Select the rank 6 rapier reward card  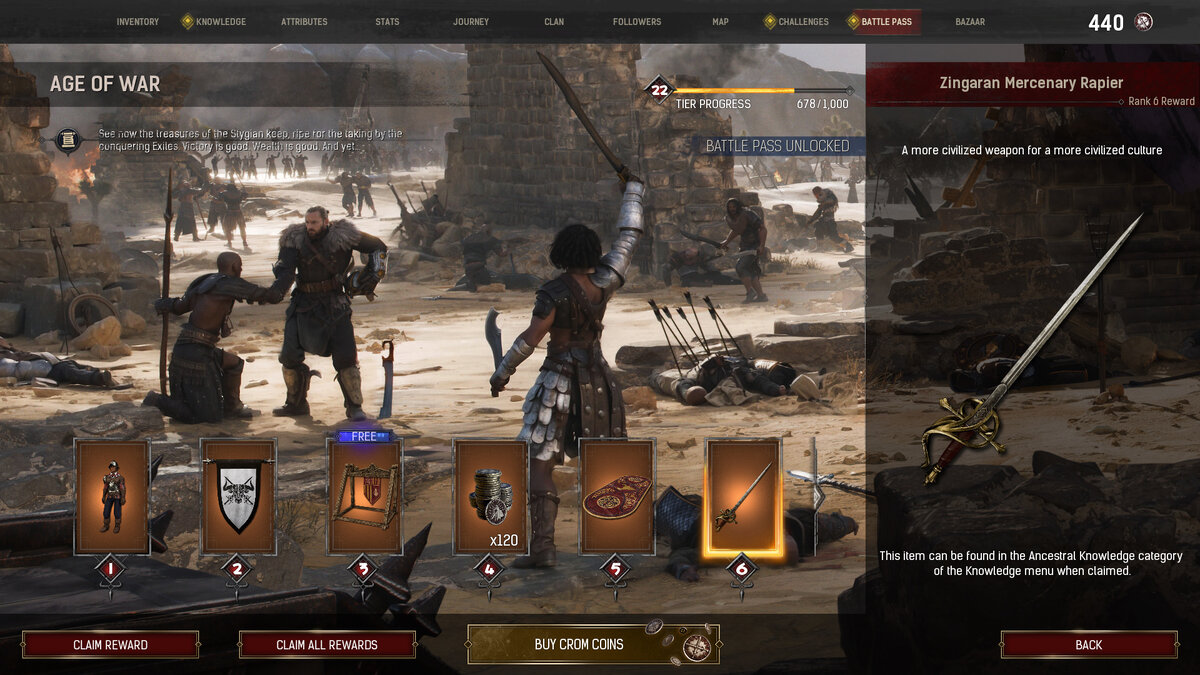[743, 496]
